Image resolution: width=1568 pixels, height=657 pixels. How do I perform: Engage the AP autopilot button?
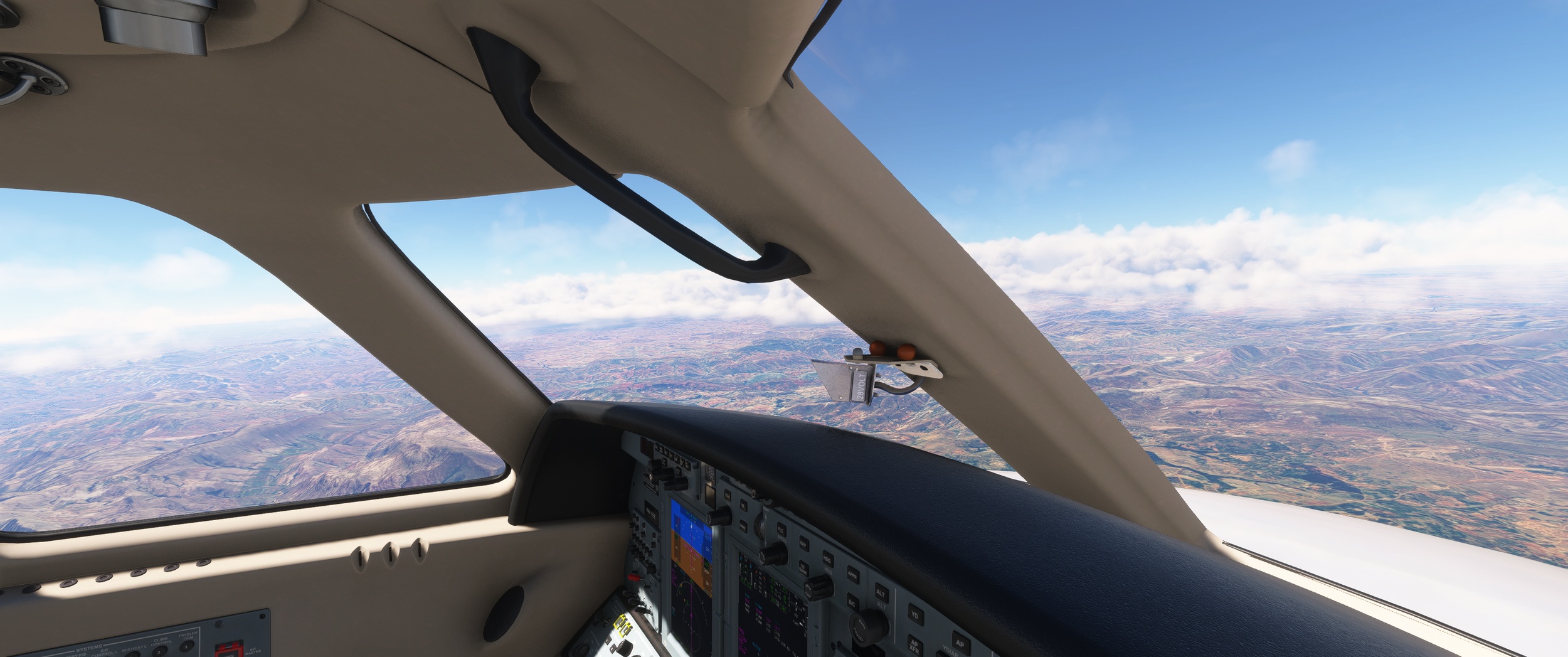959,643
